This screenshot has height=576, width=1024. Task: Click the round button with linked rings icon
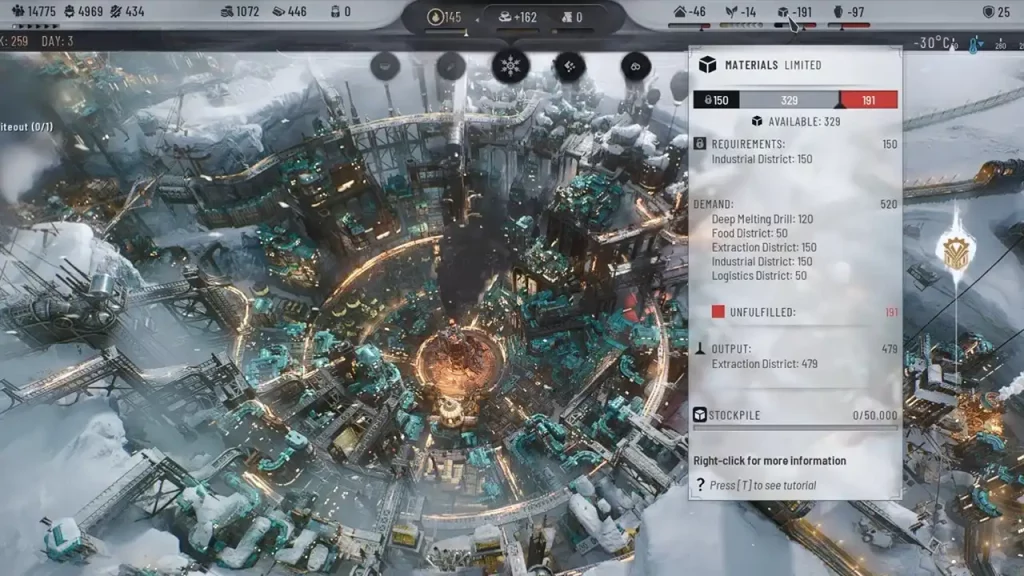coord(635,67)
